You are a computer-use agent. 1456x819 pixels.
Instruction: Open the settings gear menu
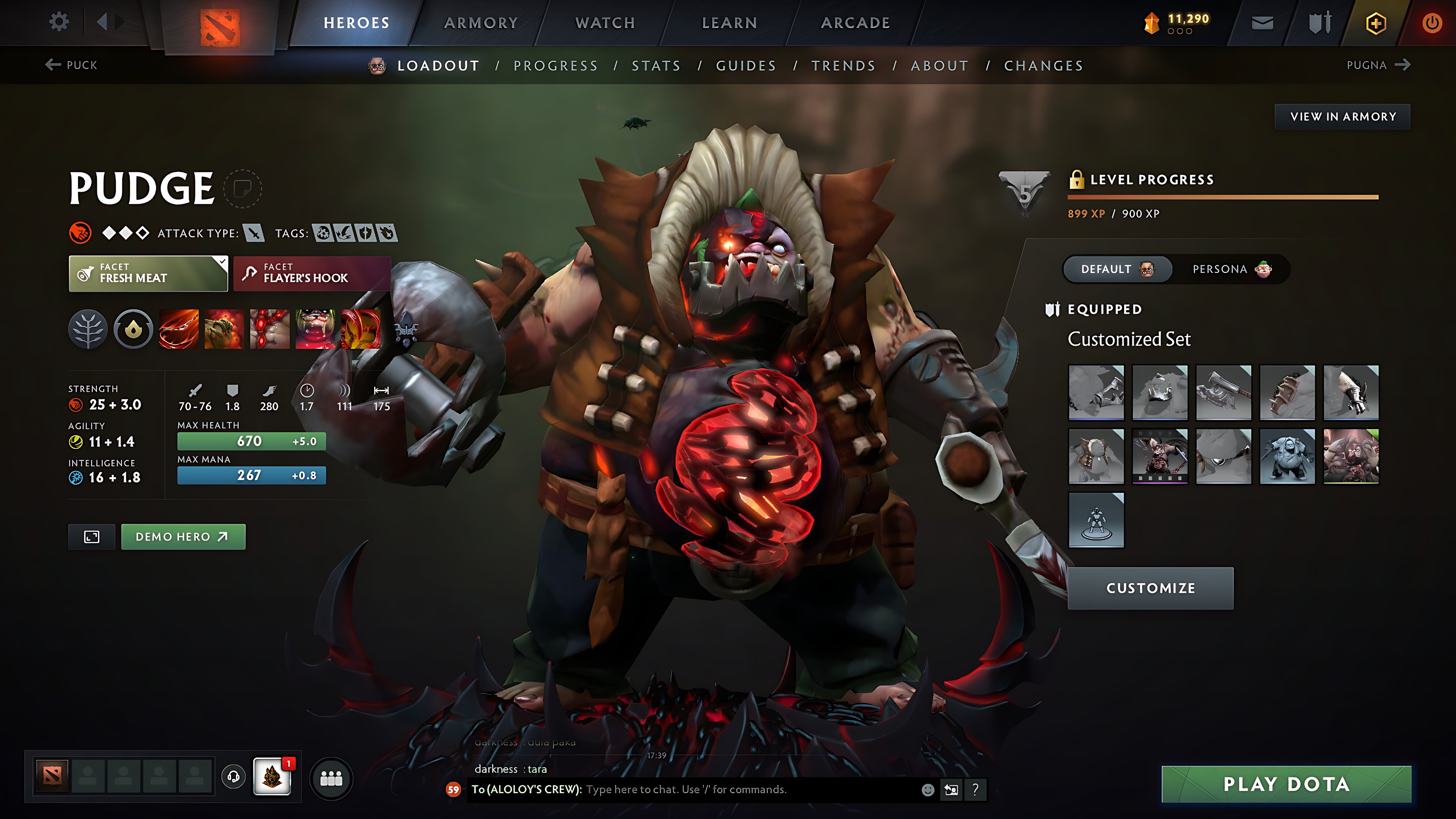(59, 22)
